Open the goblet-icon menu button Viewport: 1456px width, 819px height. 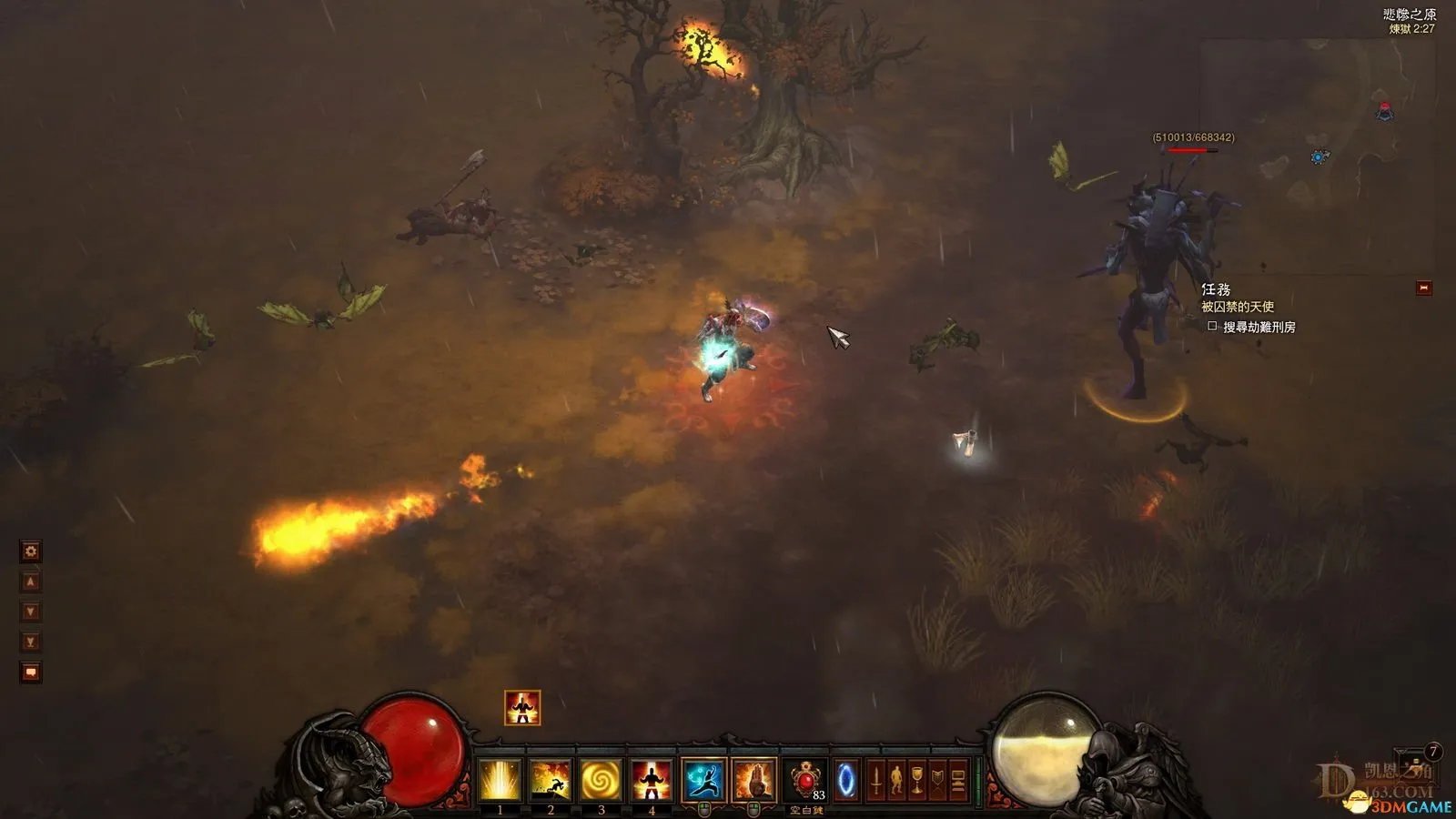(917, 781)
